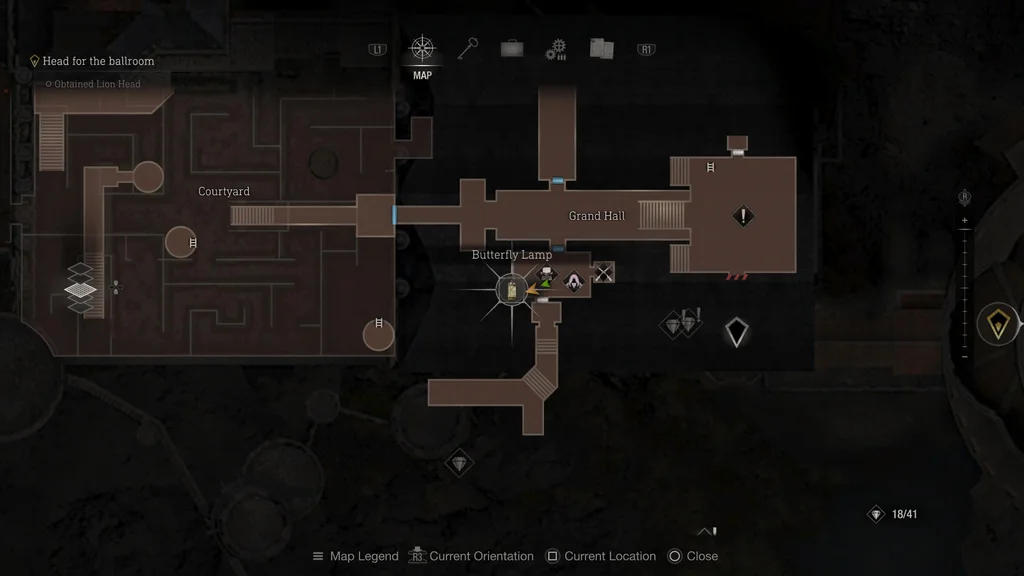Click the zoom slider plus sign
The image size is (1024, 576).
pos(964,220)
